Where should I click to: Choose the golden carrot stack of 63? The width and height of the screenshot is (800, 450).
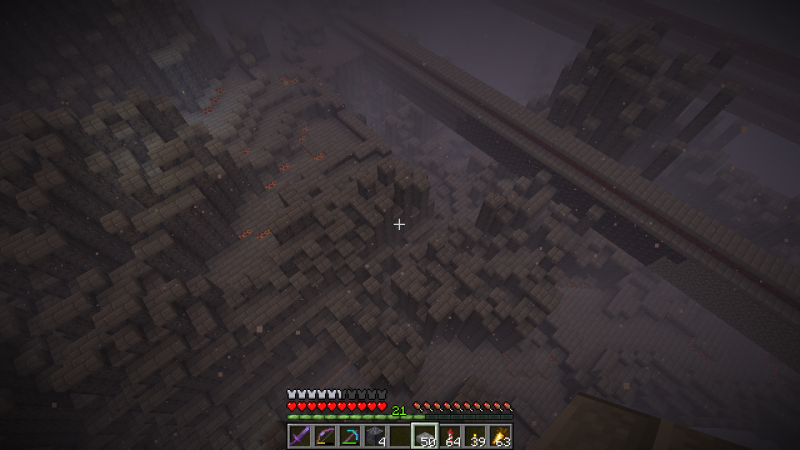click(500, 436)
